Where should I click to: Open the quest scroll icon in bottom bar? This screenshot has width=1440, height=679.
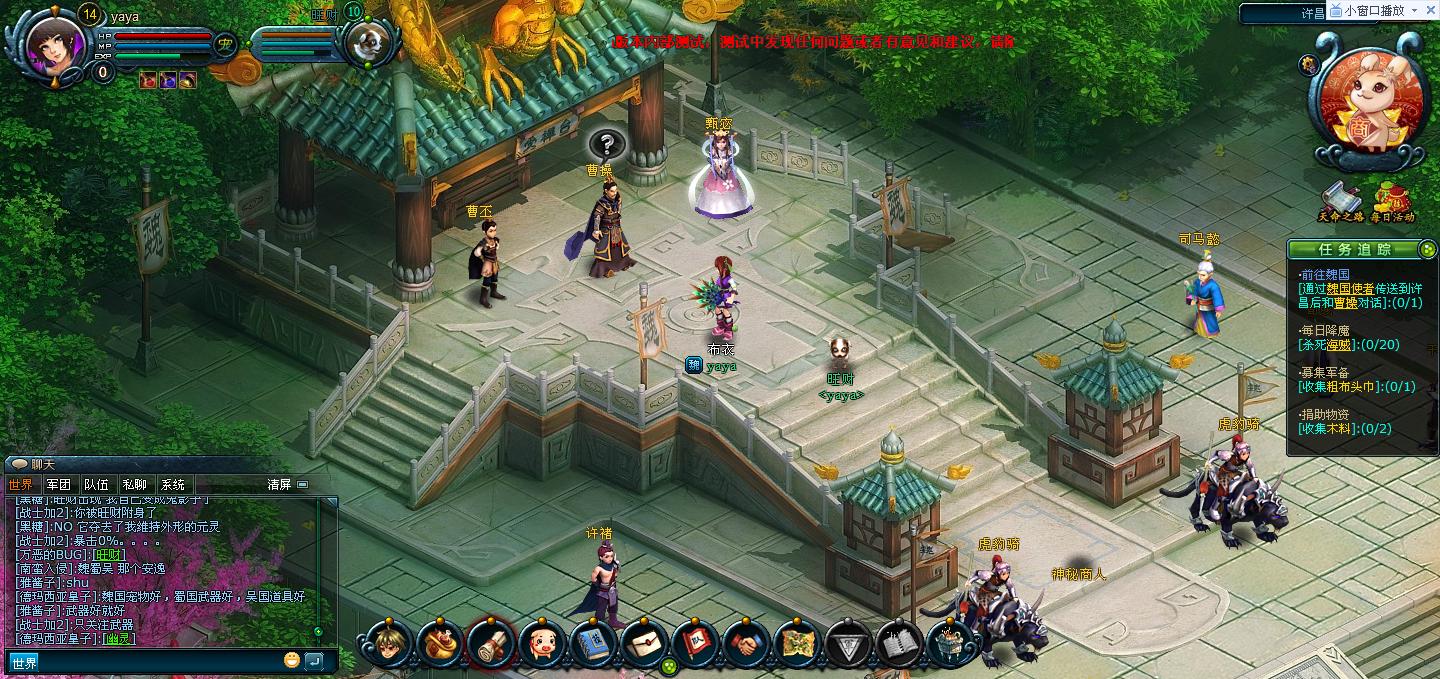coord(490,643)
